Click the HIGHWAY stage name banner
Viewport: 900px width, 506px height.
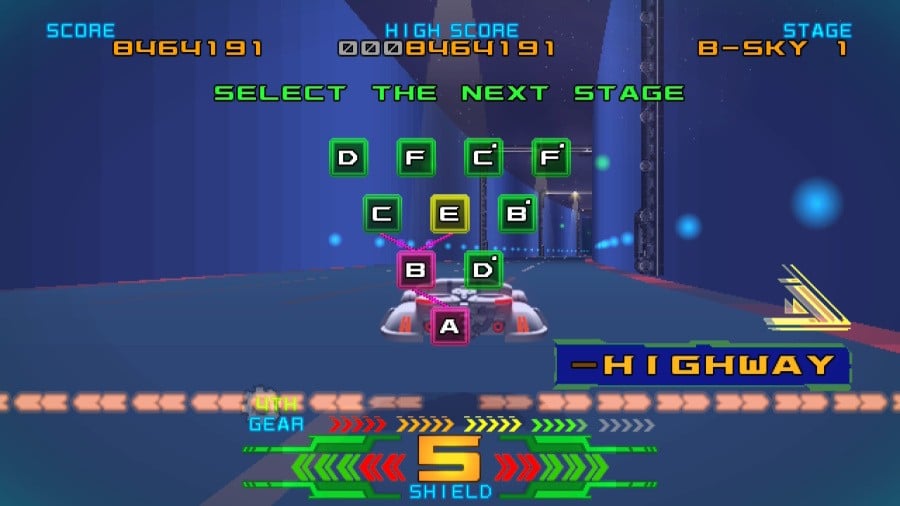tap(702, 365)
